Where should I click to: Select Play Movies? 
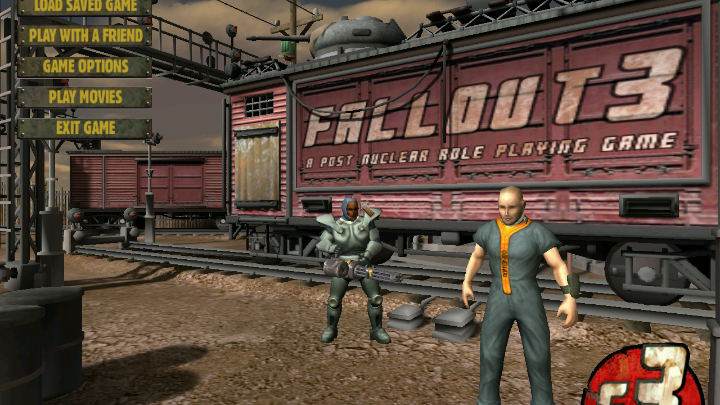click(85, 98)
